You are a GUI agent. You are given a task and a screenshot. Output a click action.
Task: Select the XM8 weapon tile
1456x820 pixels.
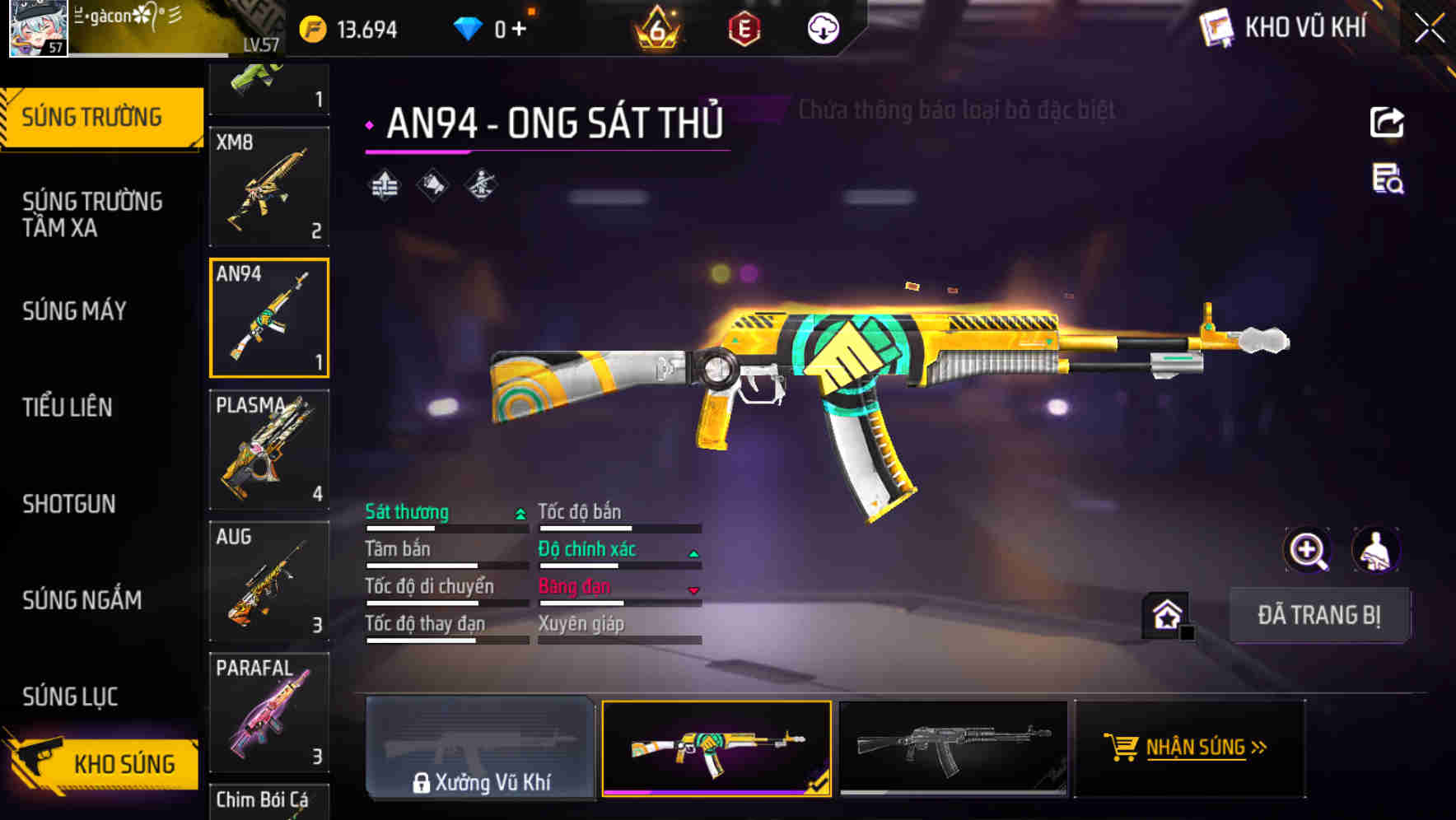point(269,187)
